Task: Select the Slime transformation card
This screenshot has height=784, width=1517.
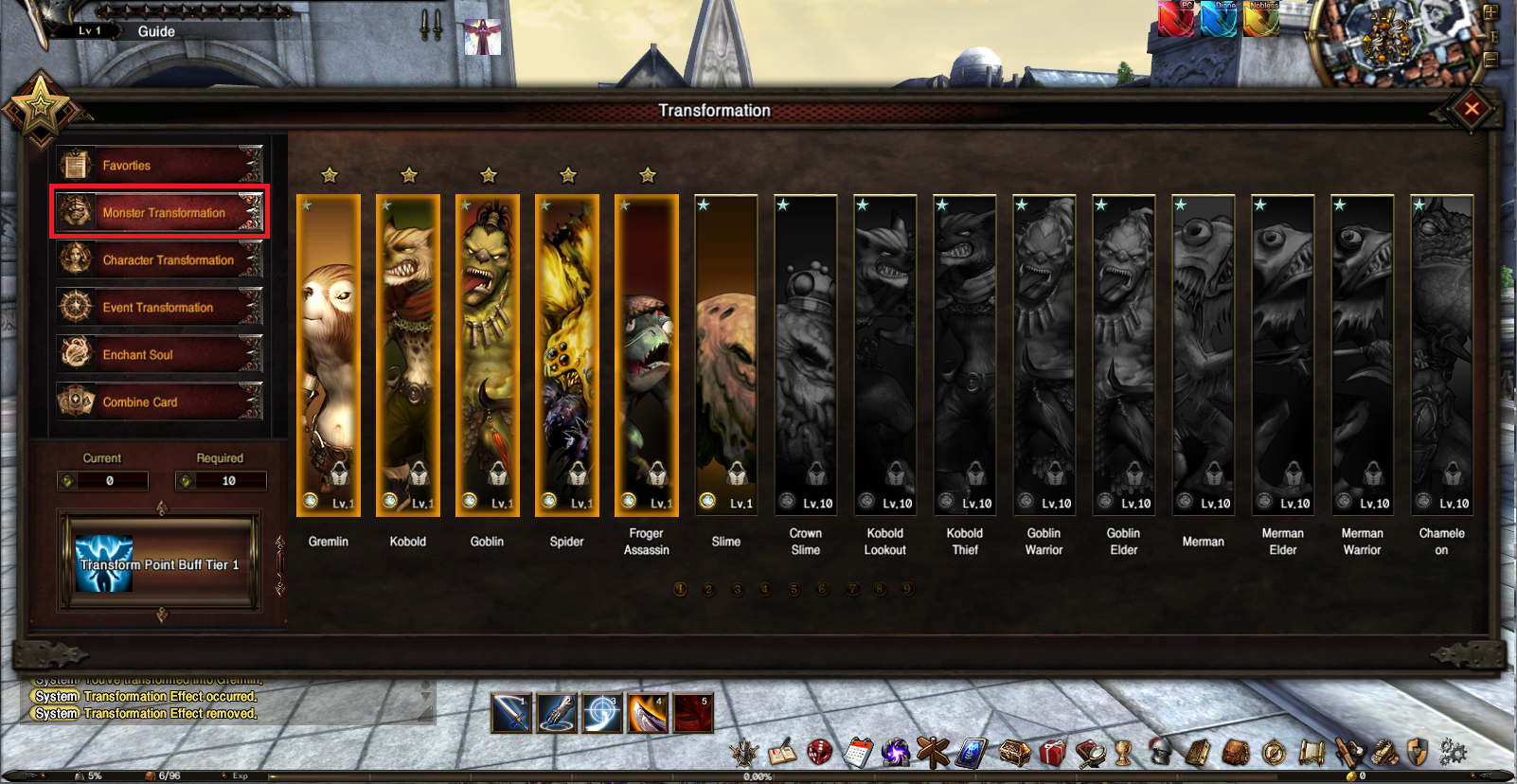Action: [726, 355]
